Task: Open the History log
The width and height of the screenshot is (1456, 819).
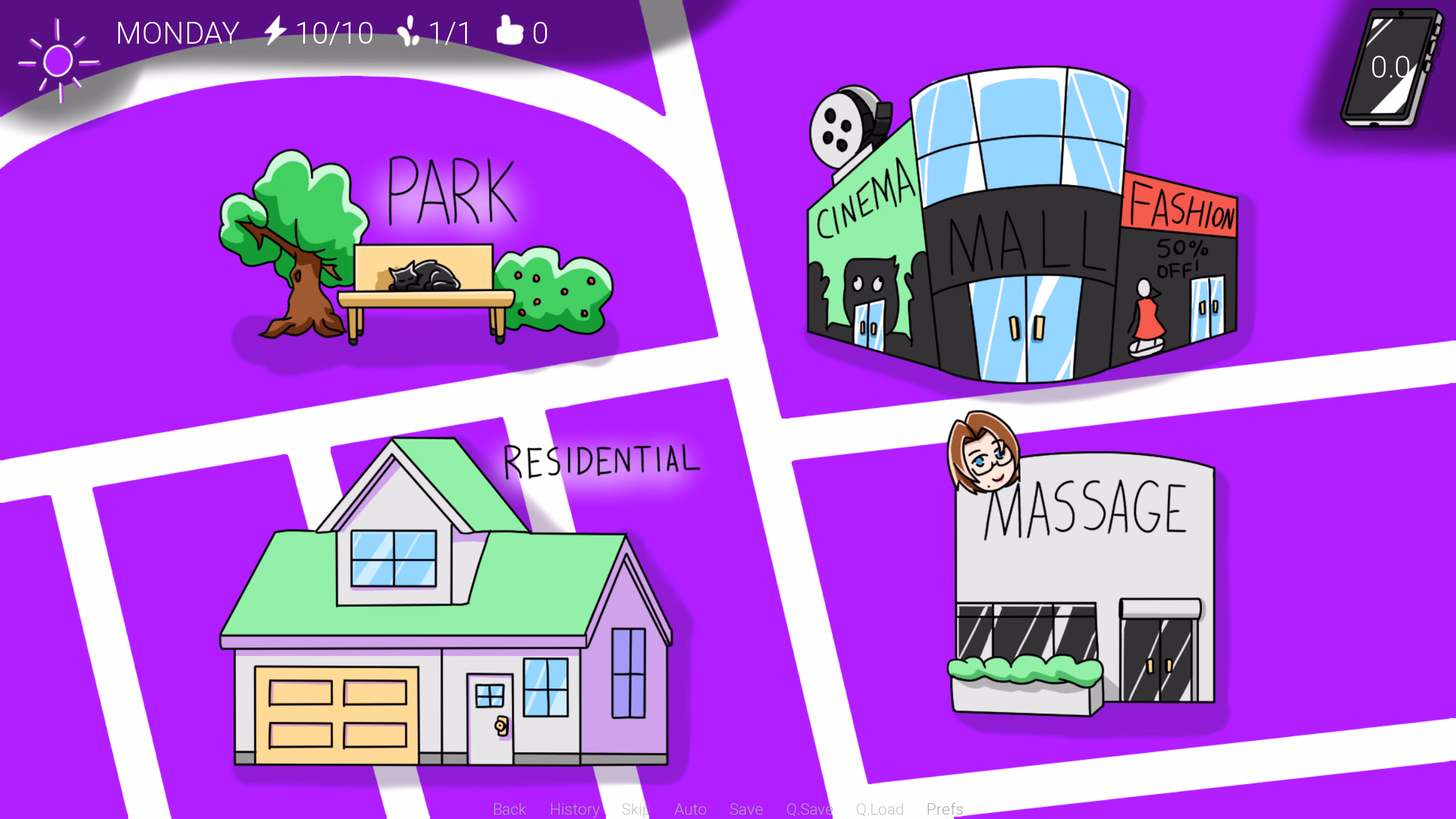Action: pyautogui.click(x=574, y=809)
